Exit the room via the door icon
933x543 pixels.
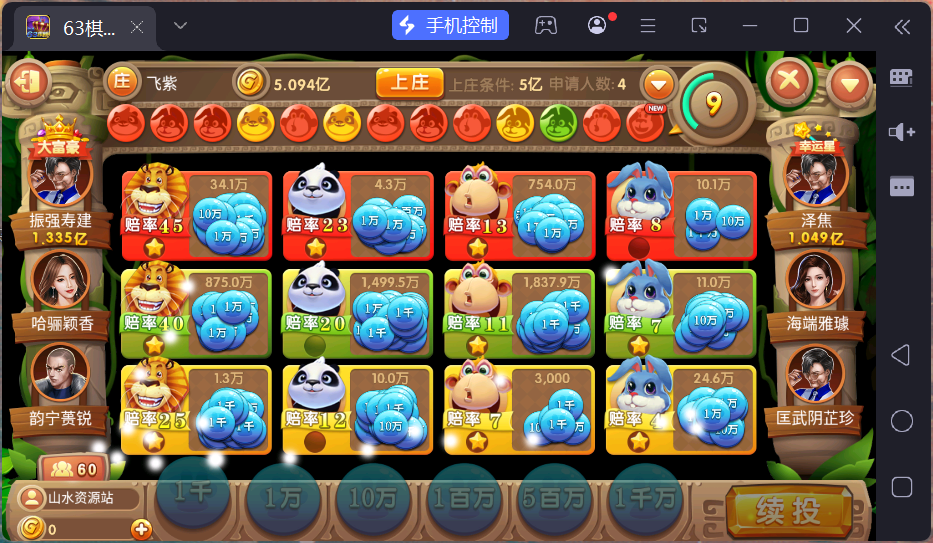[29, 81]
